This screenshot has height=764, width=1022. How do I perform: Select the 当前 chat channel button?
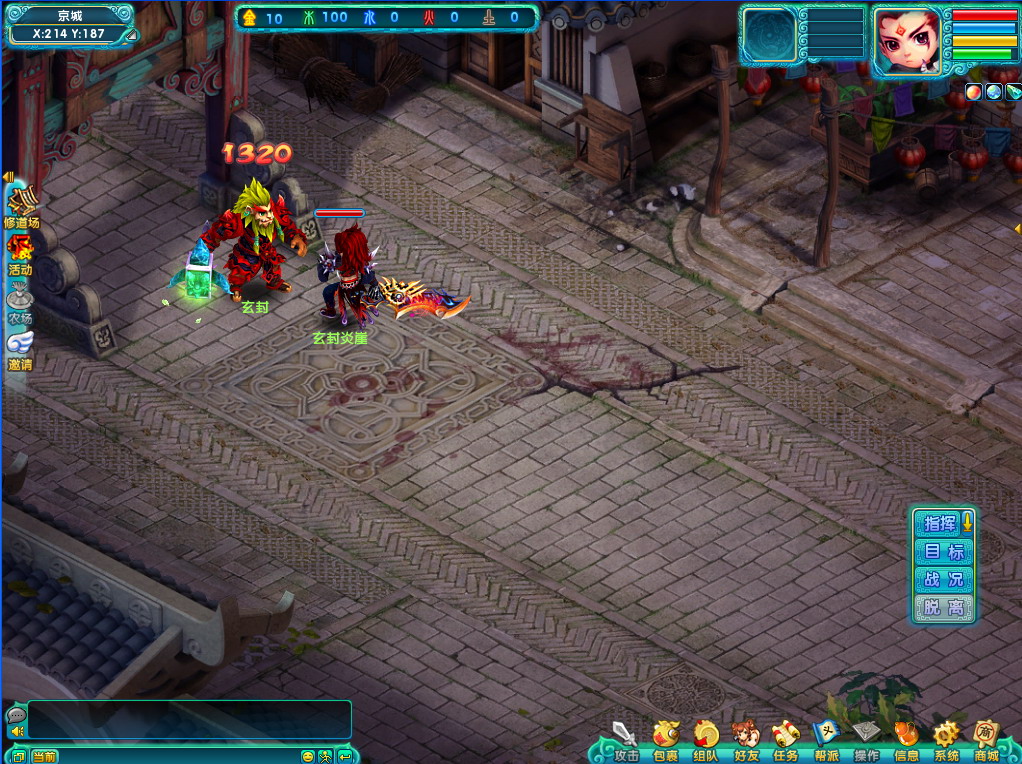(x=44, y=756)
